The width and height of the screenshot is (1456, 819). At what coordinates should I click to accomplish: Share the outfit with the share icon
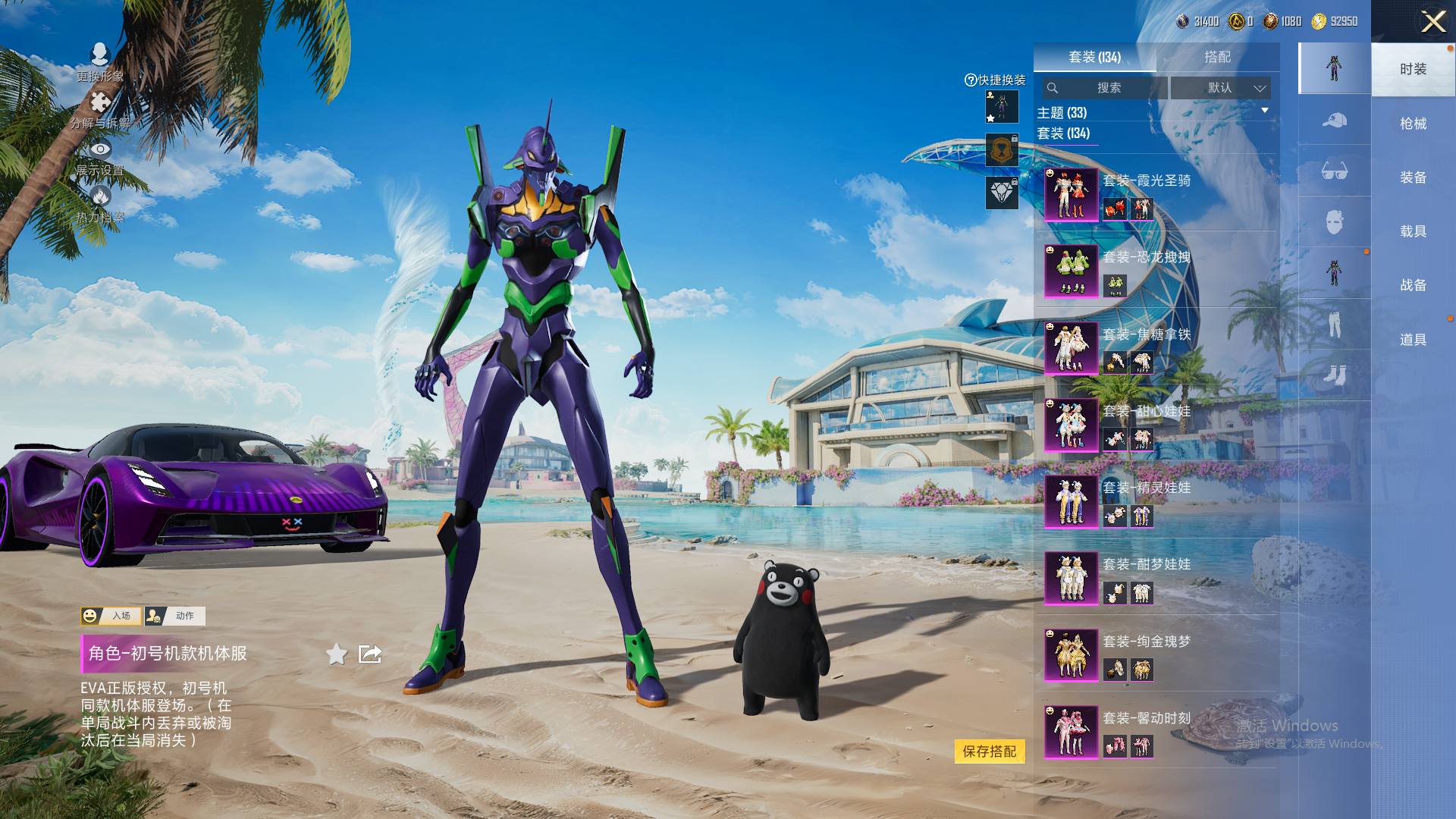coord(370,654)
